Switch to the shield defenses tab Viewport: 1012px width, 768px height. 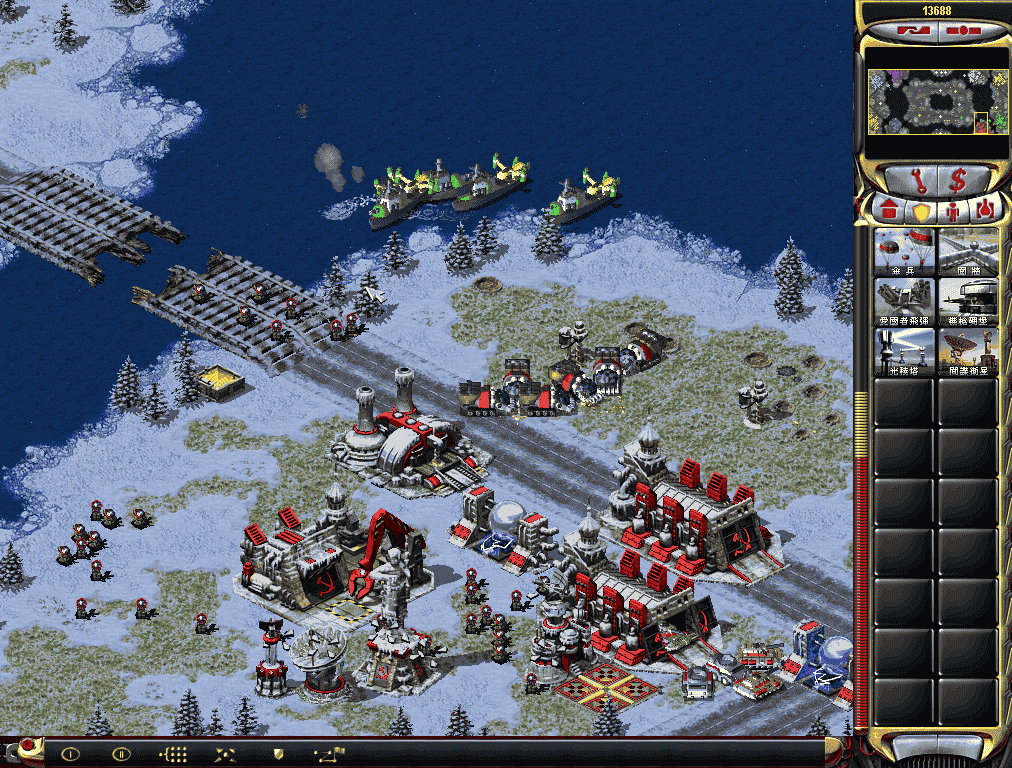[x=921, y=211]
